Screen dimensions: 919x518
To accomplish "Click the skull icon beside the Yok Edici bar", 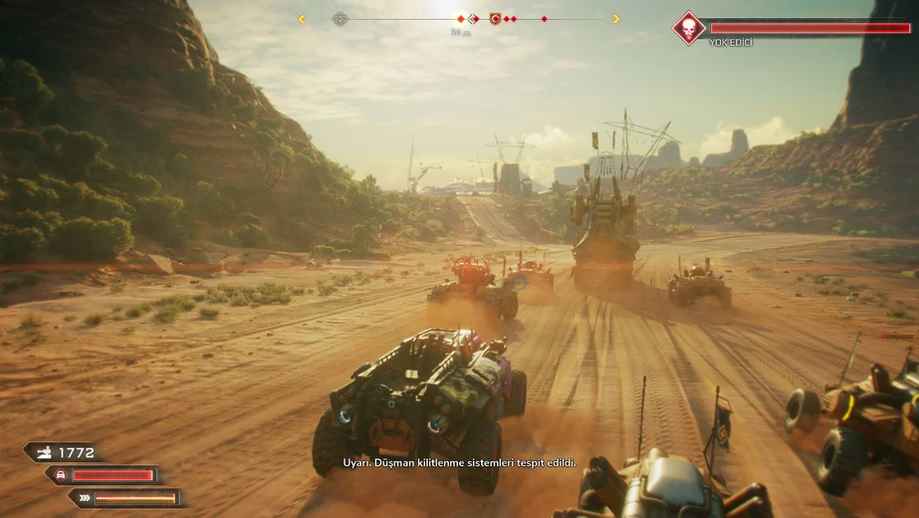I will click(688, 27).
